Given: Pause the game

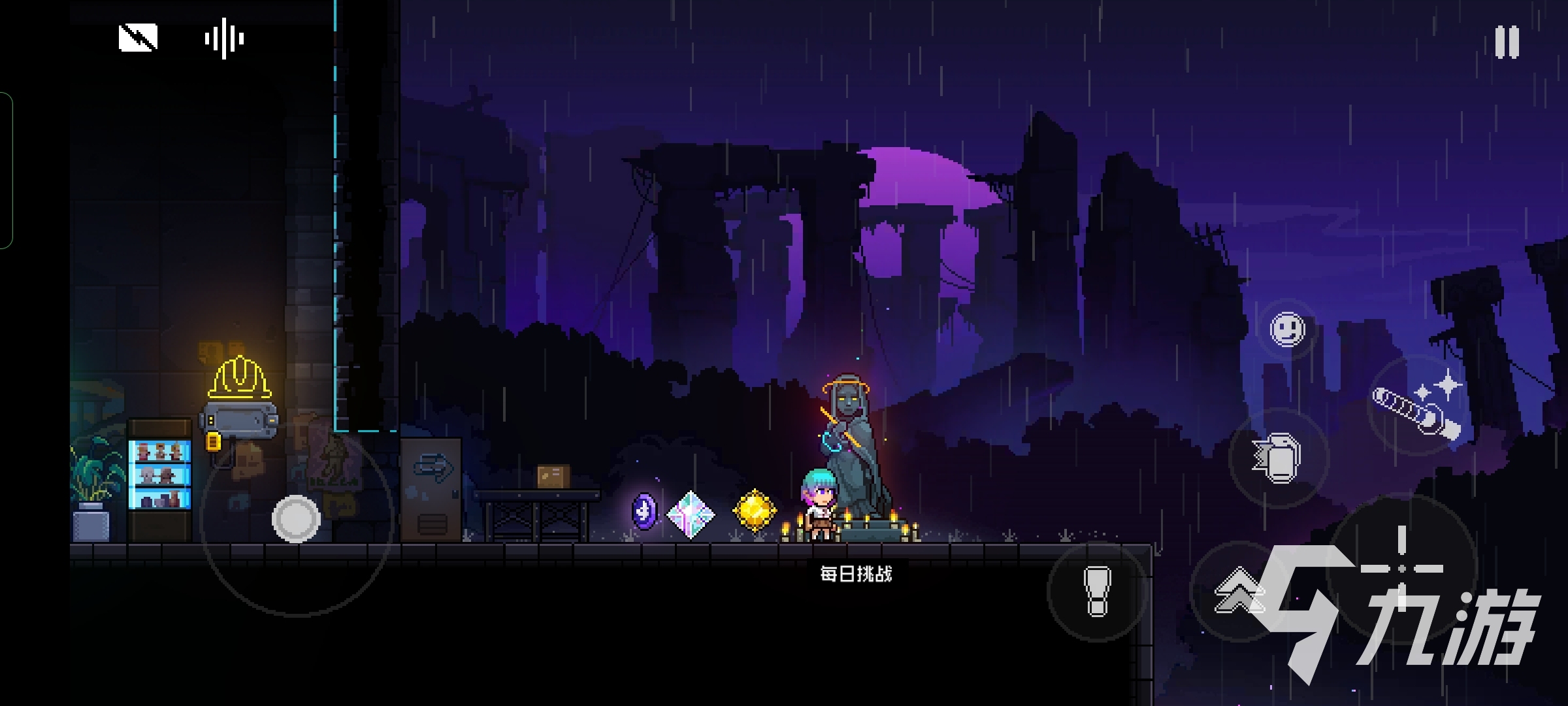Looking at the screenshot, I should pyautogui.click(x=1507, y=42).
